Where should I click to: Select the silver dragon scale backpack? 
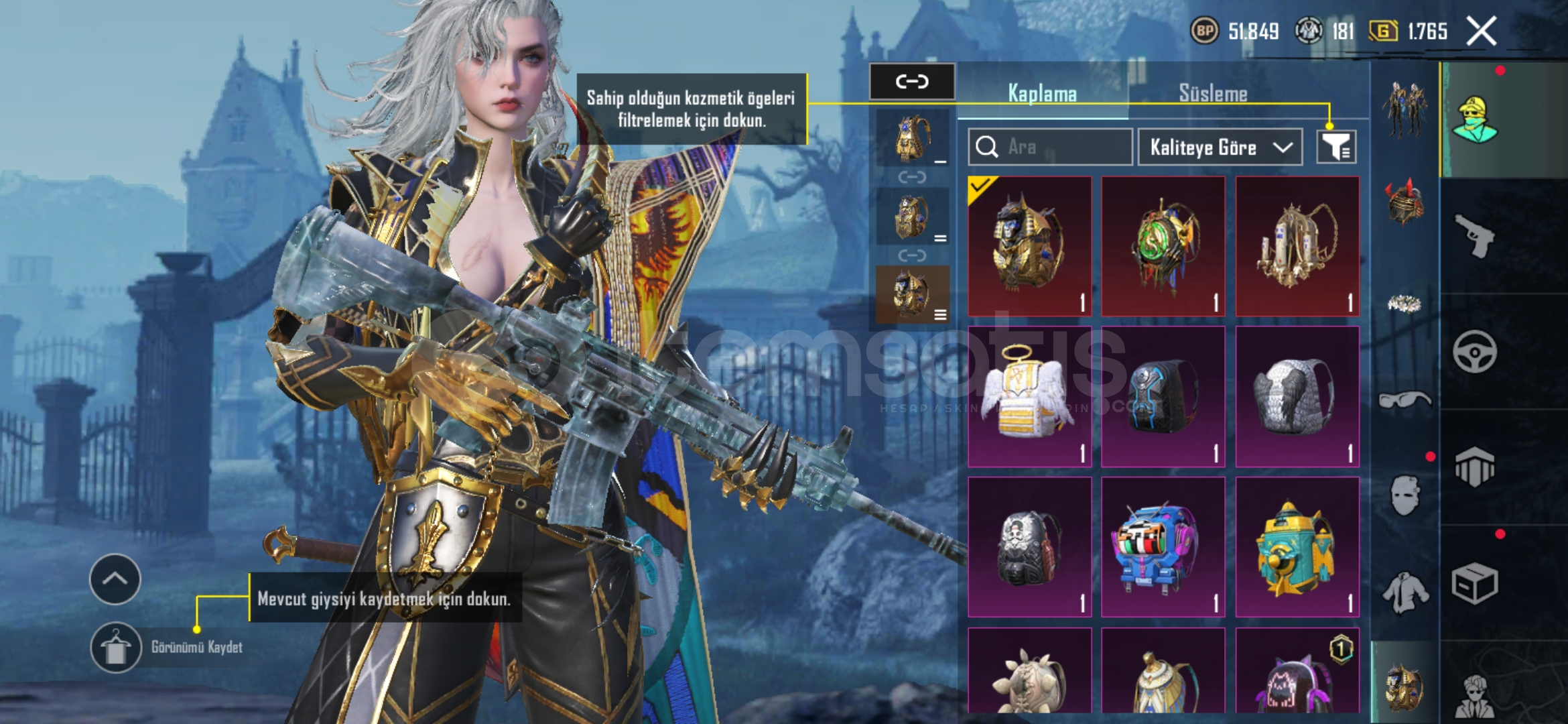[1297, 397]
